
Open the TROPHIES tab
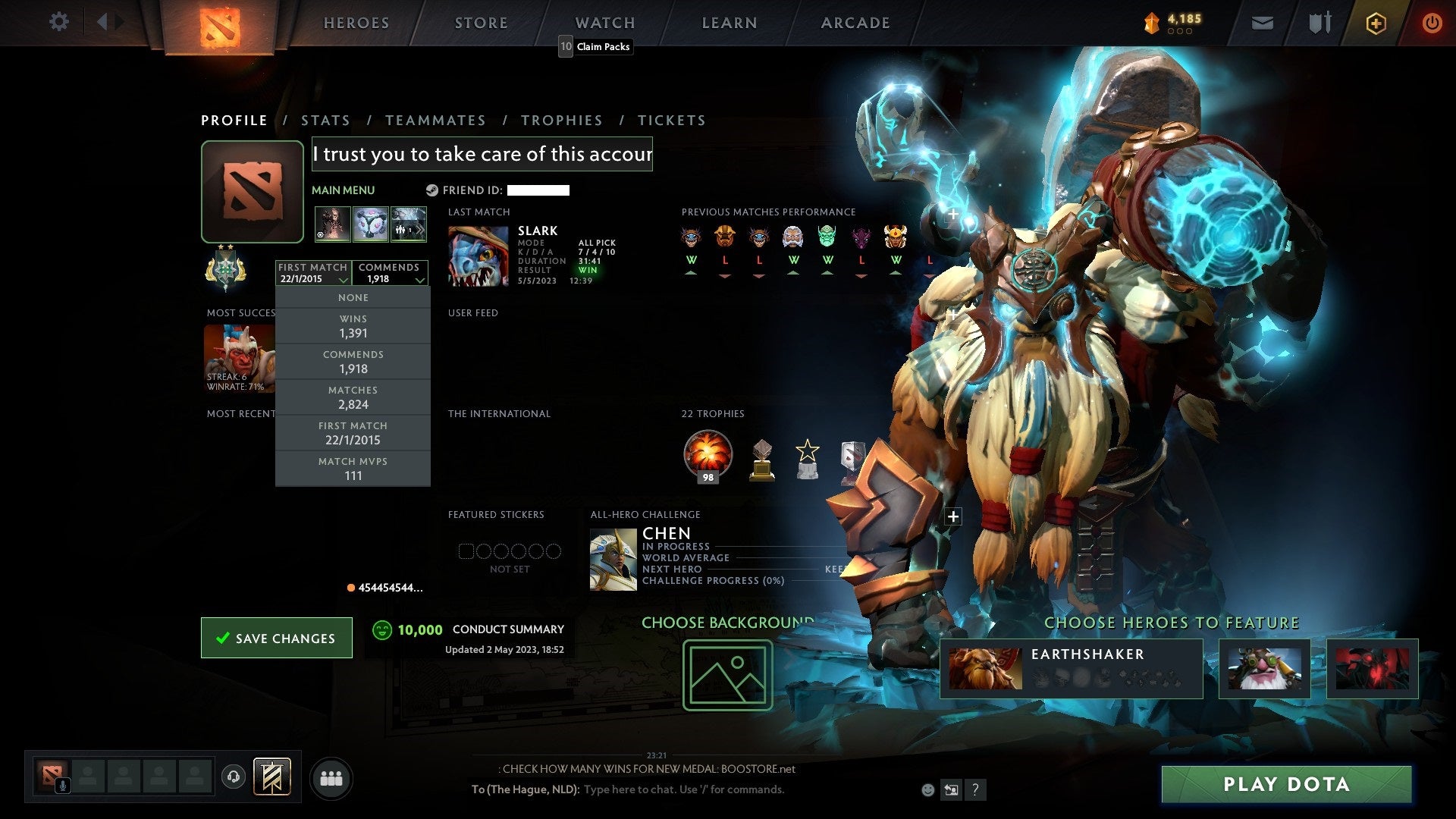pyautogui.click(x=561, y=120)
